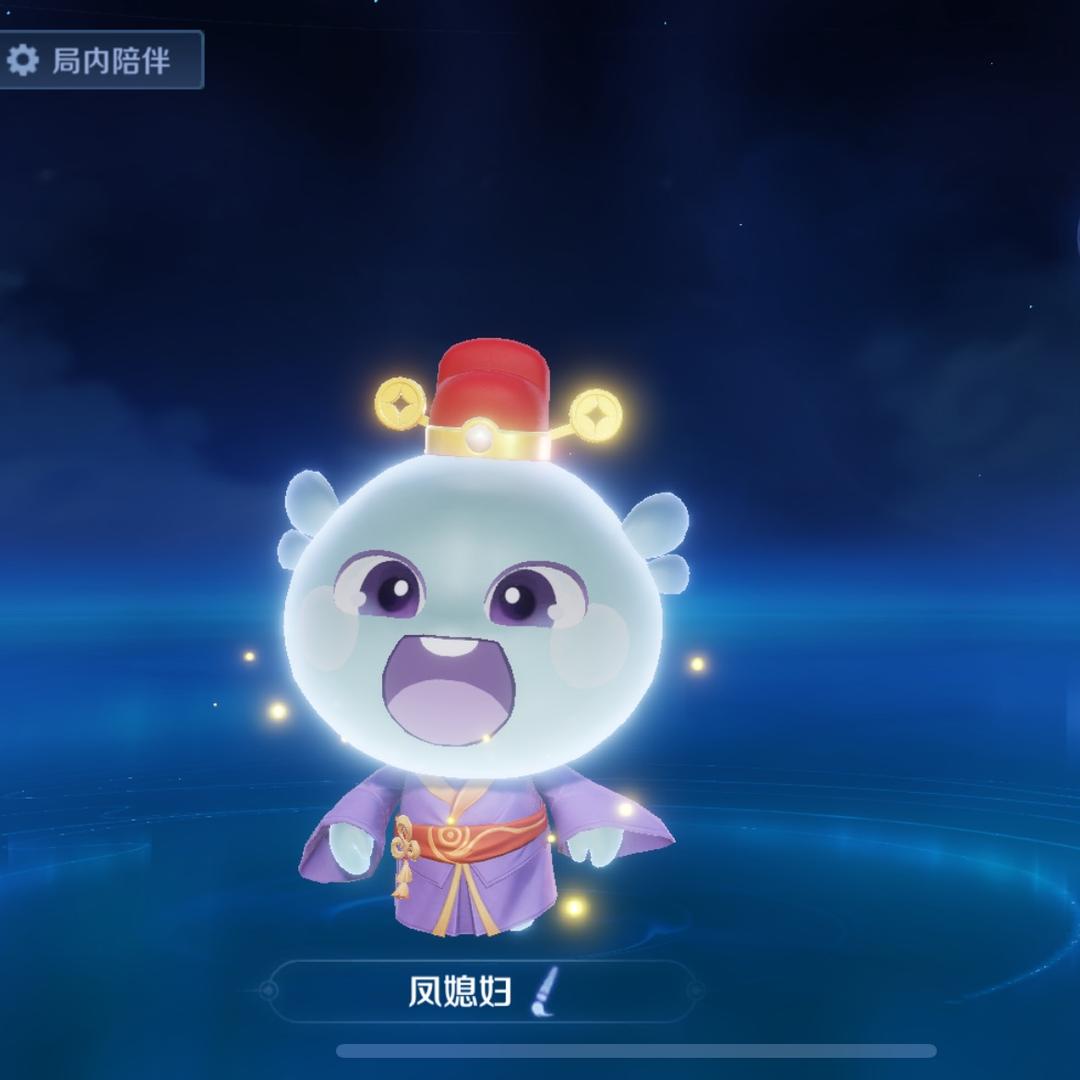Click the brush icon to rename 凤媳妇
The image size is (1080, 1080).
(540, 992)
